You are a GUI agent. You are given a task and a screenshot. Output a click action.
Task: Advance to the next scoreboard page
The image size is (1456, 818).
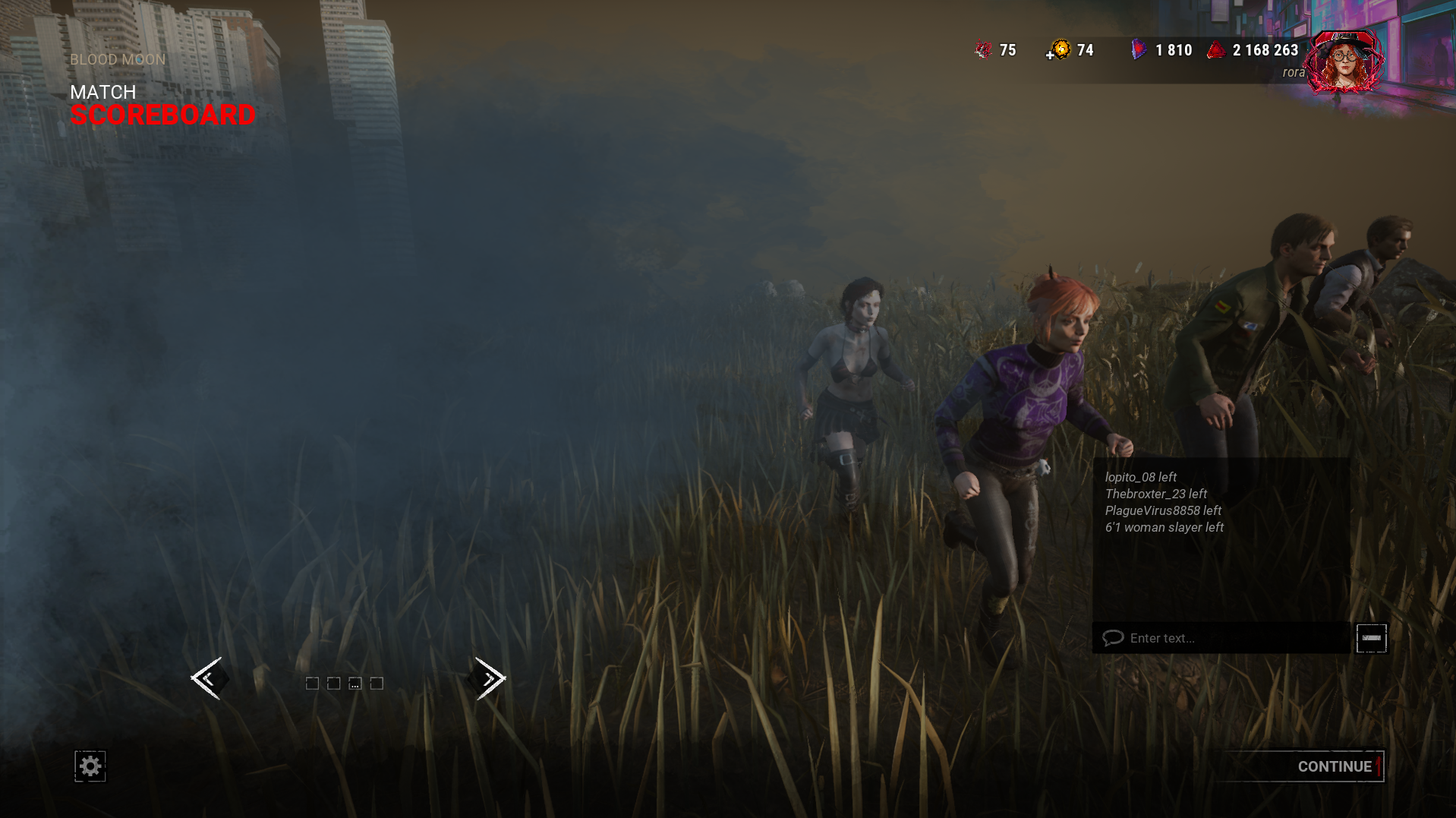[490, 678]
